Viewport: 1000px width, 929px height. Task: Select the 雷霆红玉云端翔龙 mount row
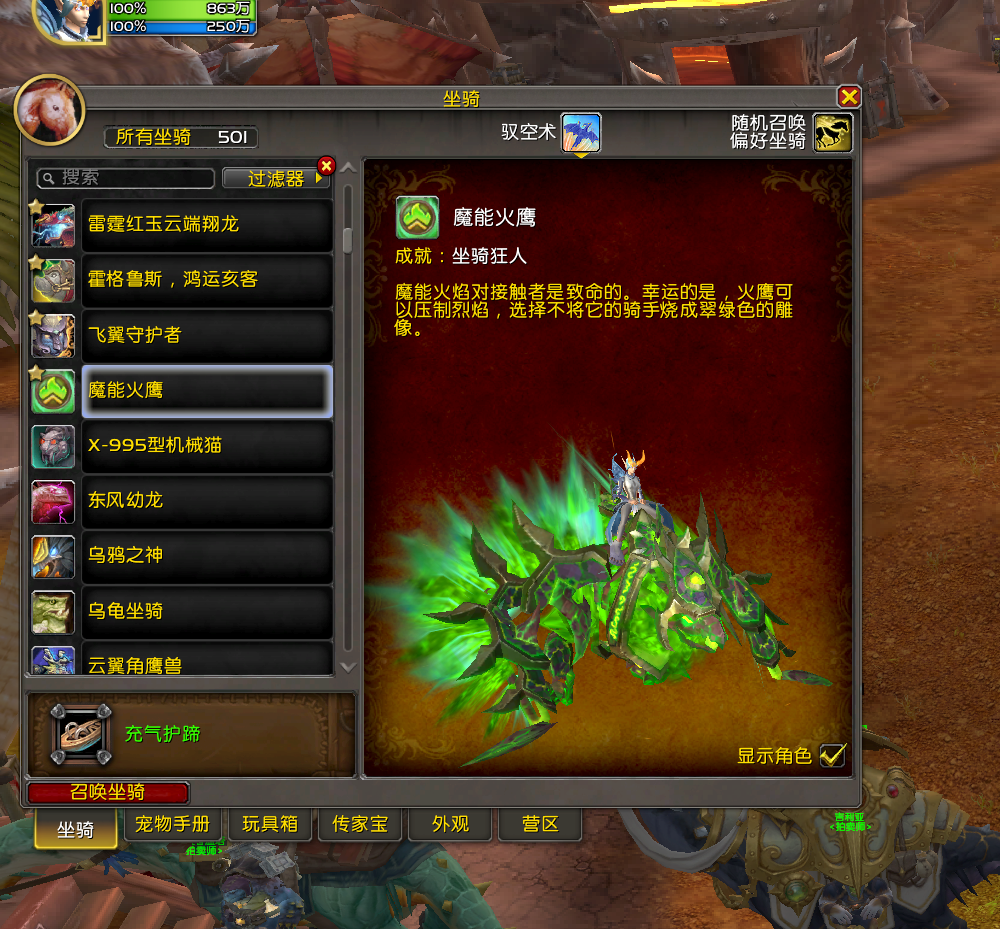point(207,225)
